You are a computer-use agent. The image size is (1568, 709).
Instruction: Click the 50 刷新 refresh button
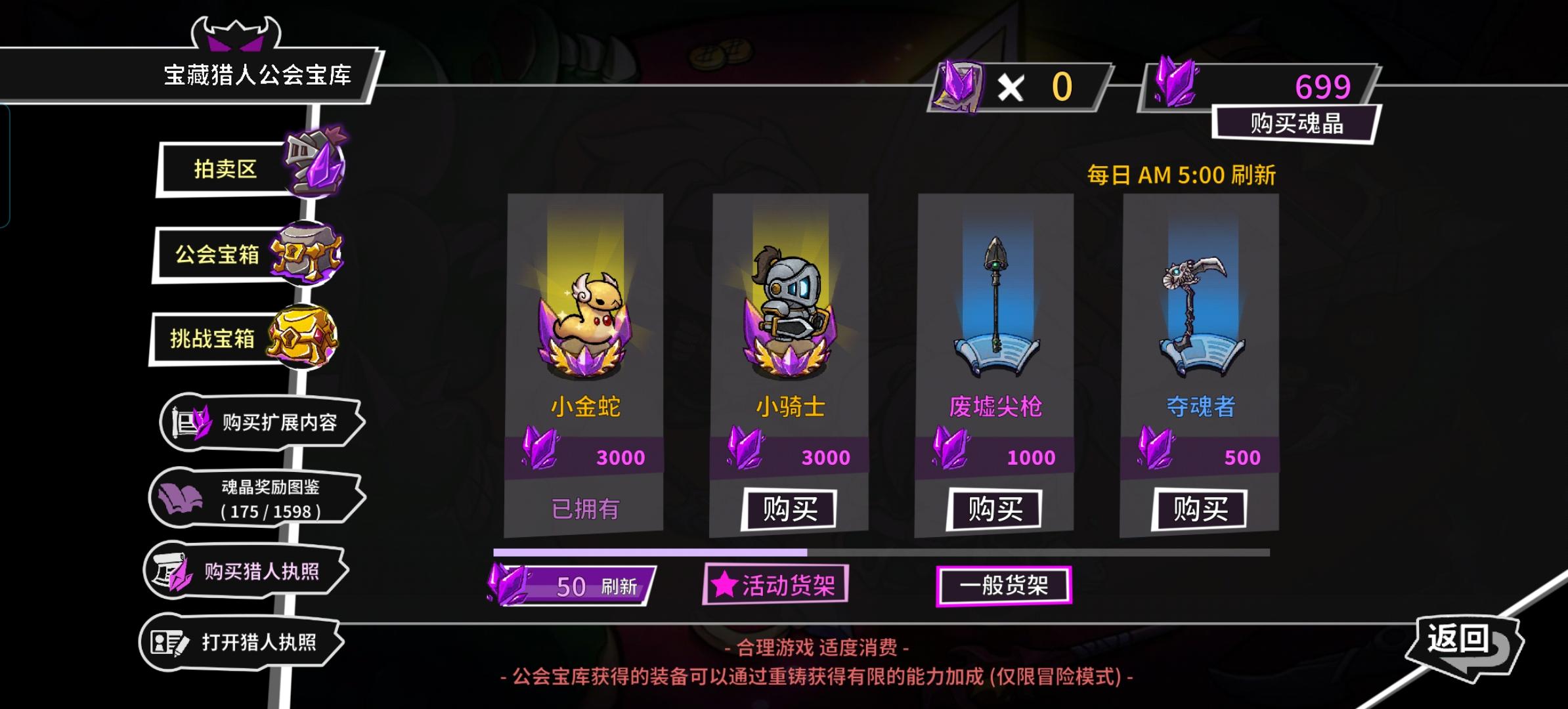tap(573, 586)
